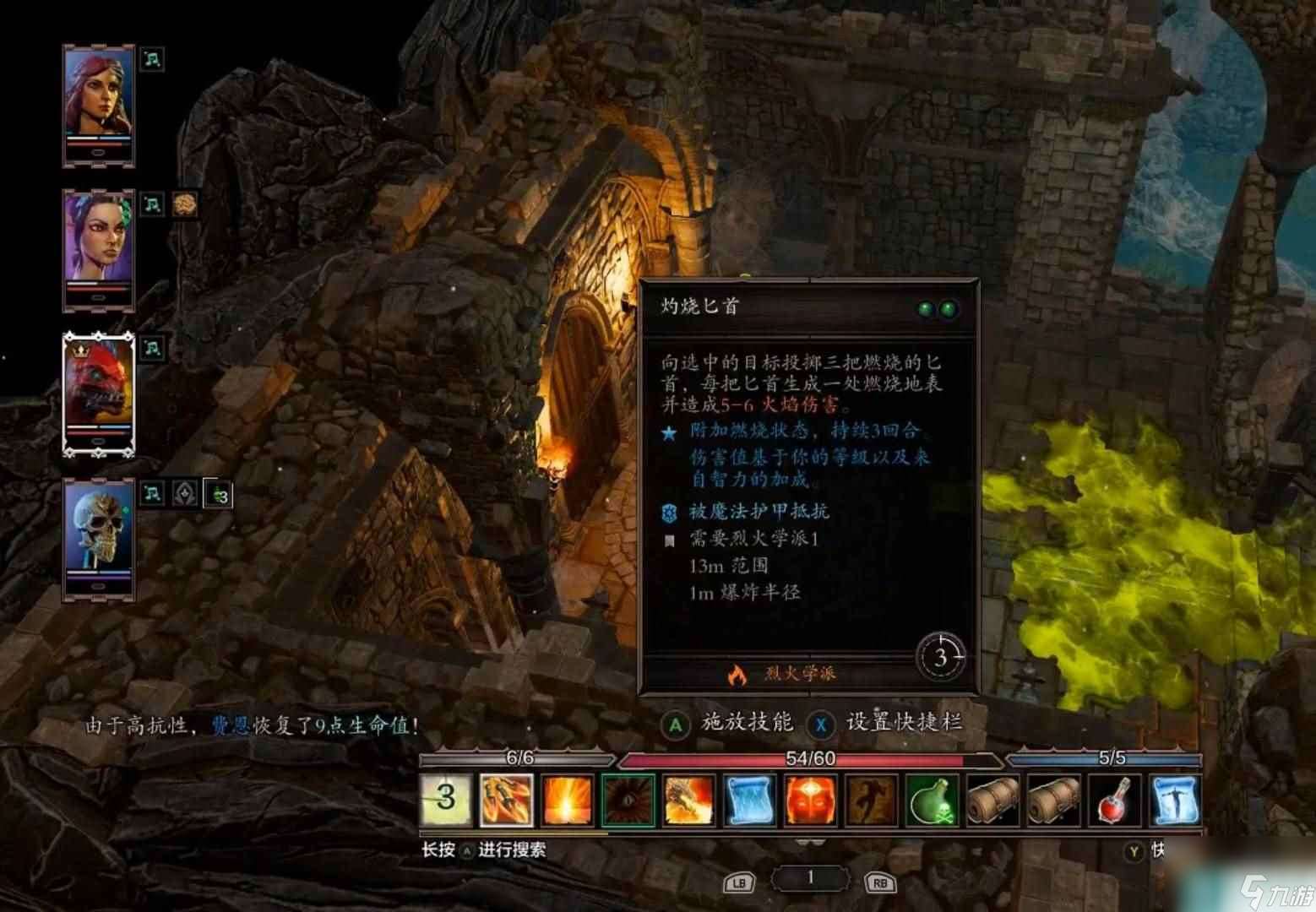Toggle the brain status icon near the second character
Viewport: 1316px width, 912px height.
coord(184,205)
